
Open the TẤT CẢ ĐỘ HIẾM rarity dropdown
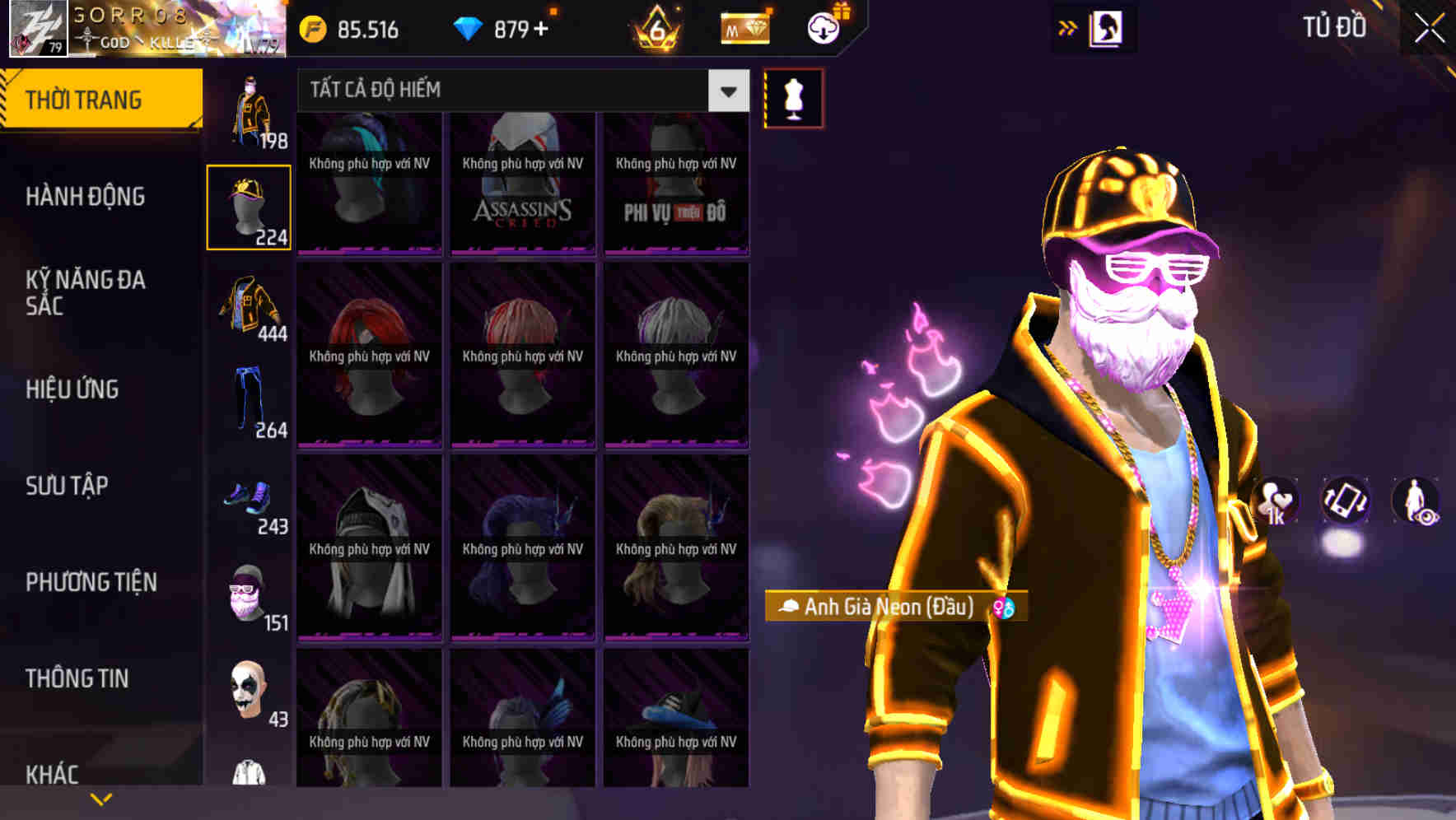(x=502, y=91)
